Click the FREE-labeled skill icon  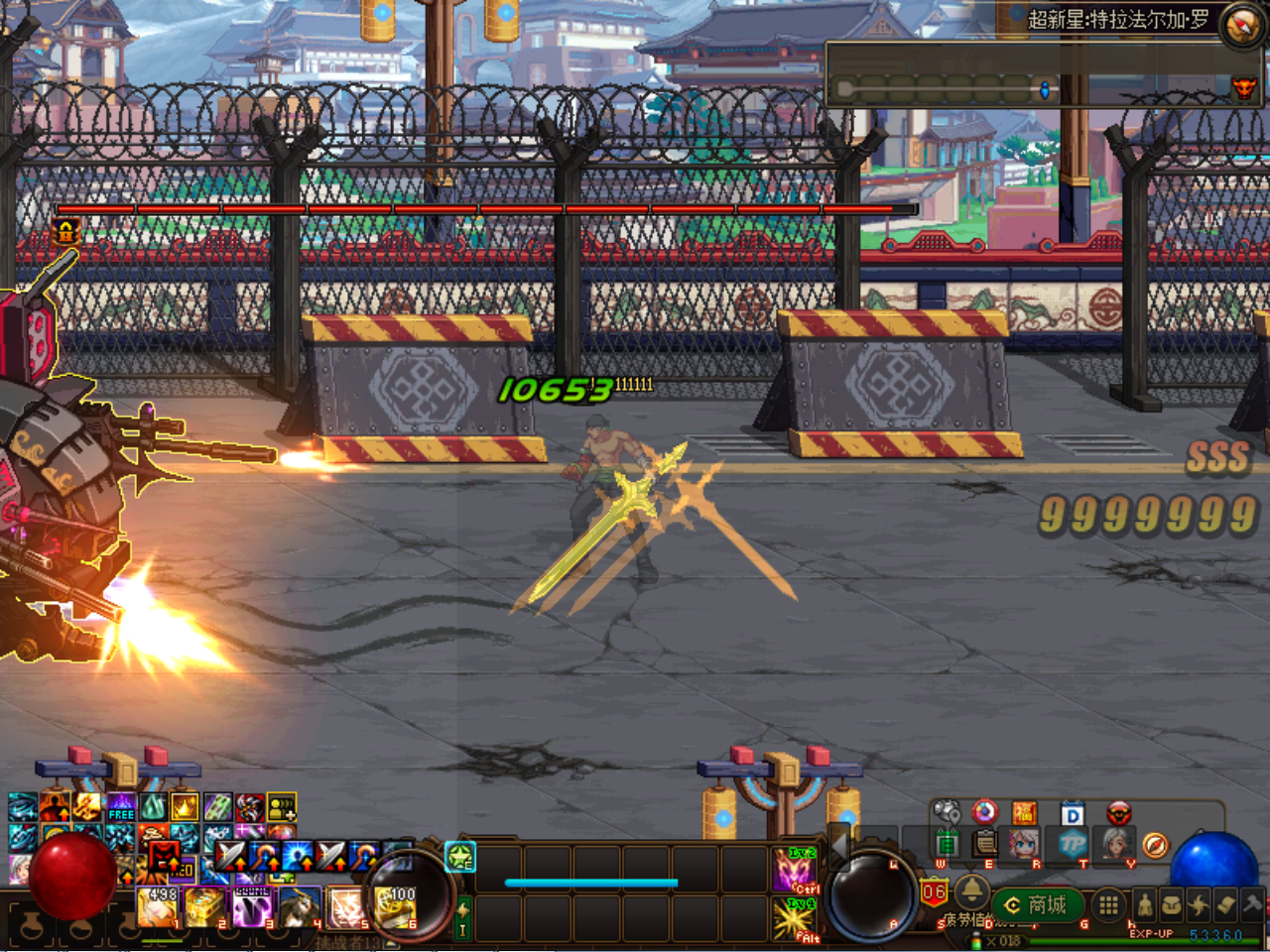click(121, 808)
